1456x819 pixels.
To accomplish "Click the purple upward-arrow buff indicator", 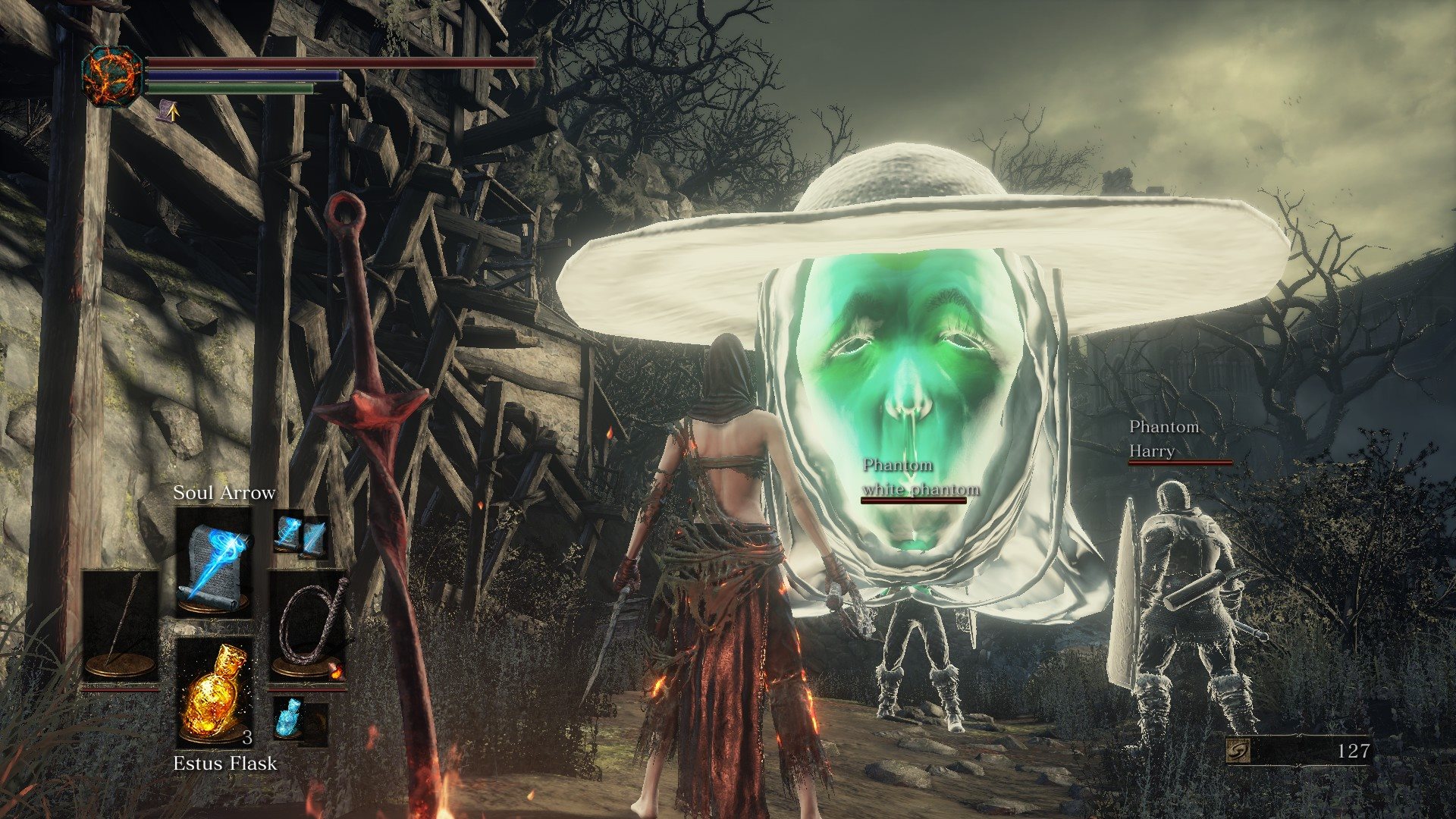I will point(170,112).
